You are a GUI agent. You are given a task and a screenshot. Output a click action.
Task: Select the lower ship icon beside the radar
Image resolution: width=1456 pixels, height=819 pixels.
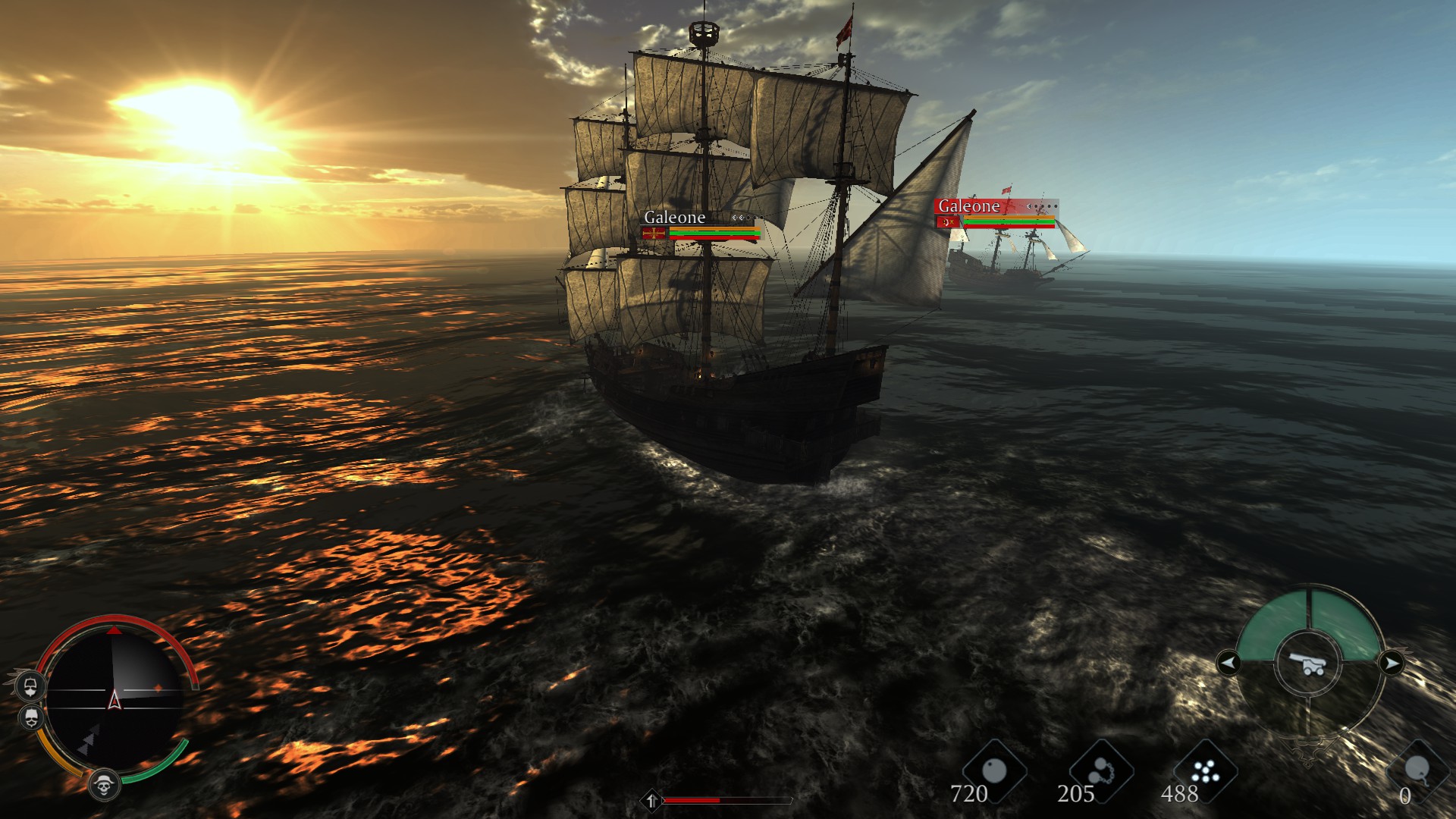pos(30,717)
